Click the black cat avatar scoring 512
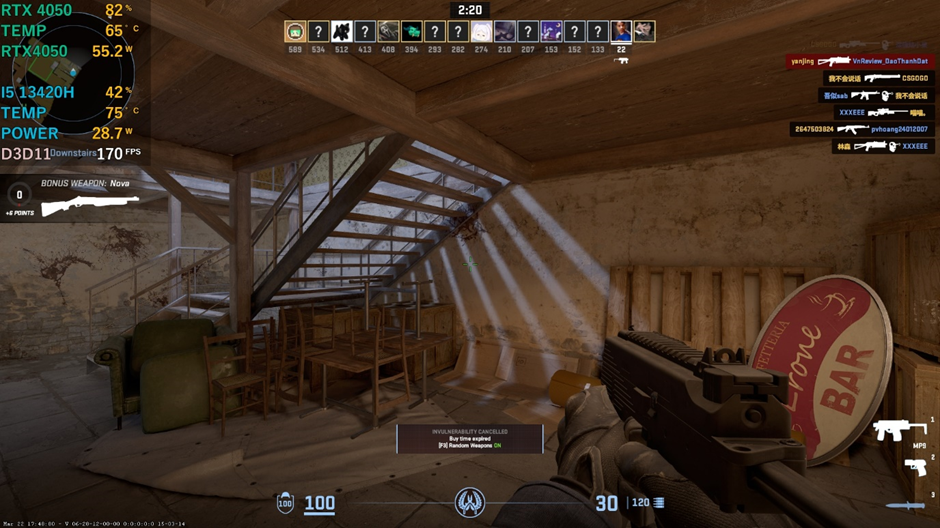The height and width of the screenshot is (528, 940). coord(342,32)
